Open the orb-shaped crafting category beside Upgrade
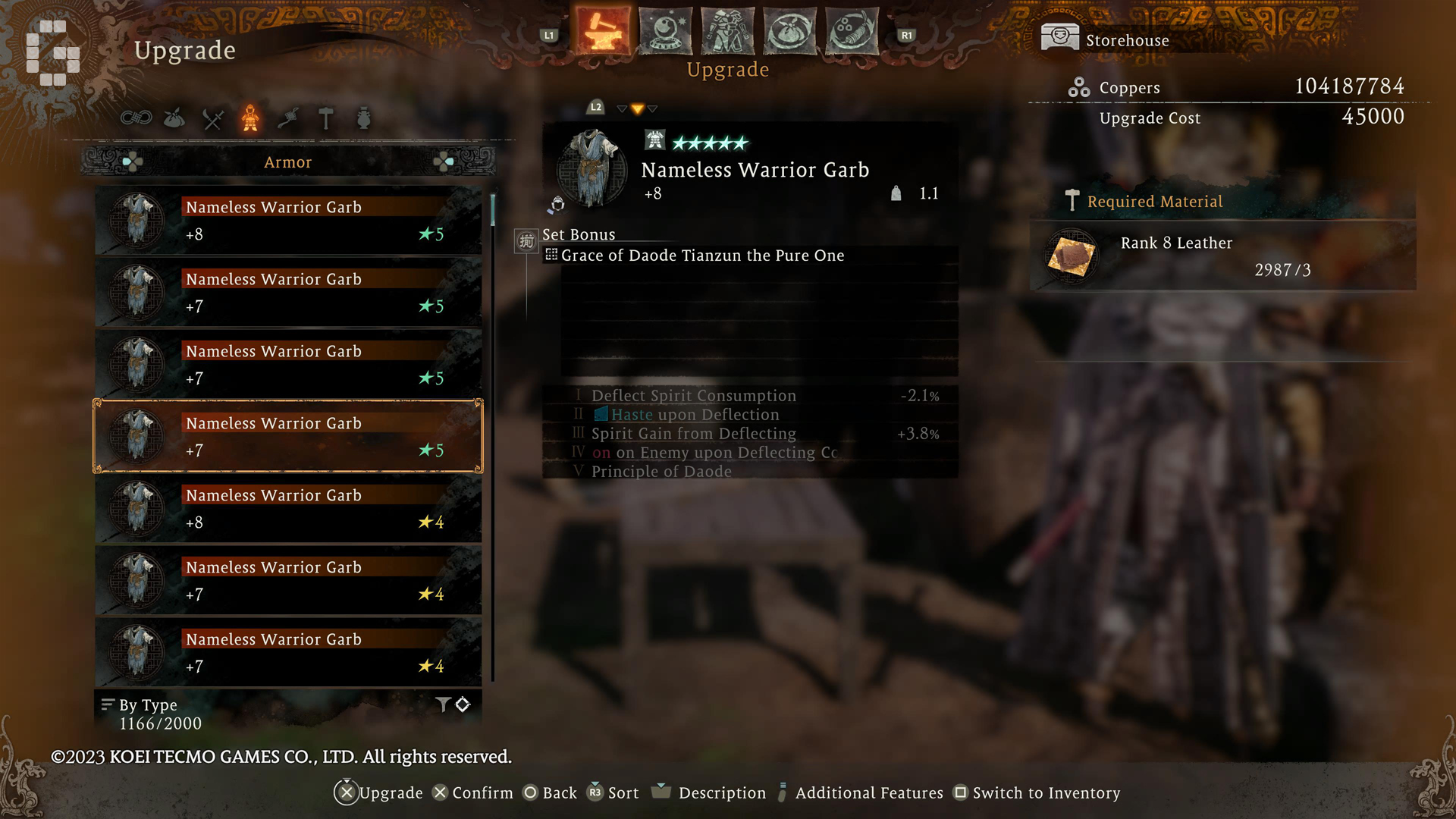Viewport: 1456px width, 819px height. pyautogui.click(x=665, y=30)
